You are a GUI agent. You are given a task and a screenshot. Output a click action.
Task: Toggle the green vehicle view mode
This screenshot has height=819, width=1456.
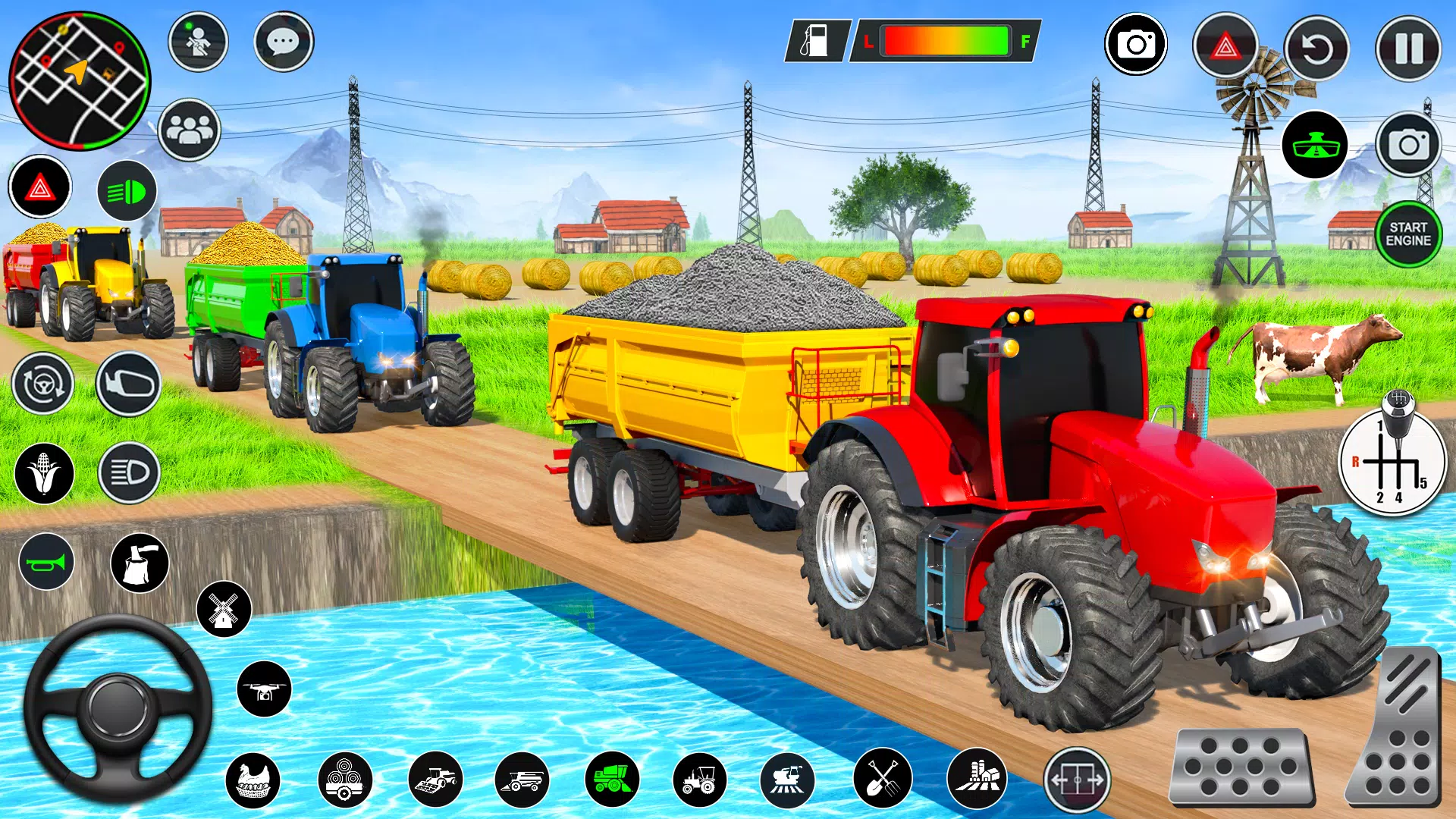(1316, 144)
